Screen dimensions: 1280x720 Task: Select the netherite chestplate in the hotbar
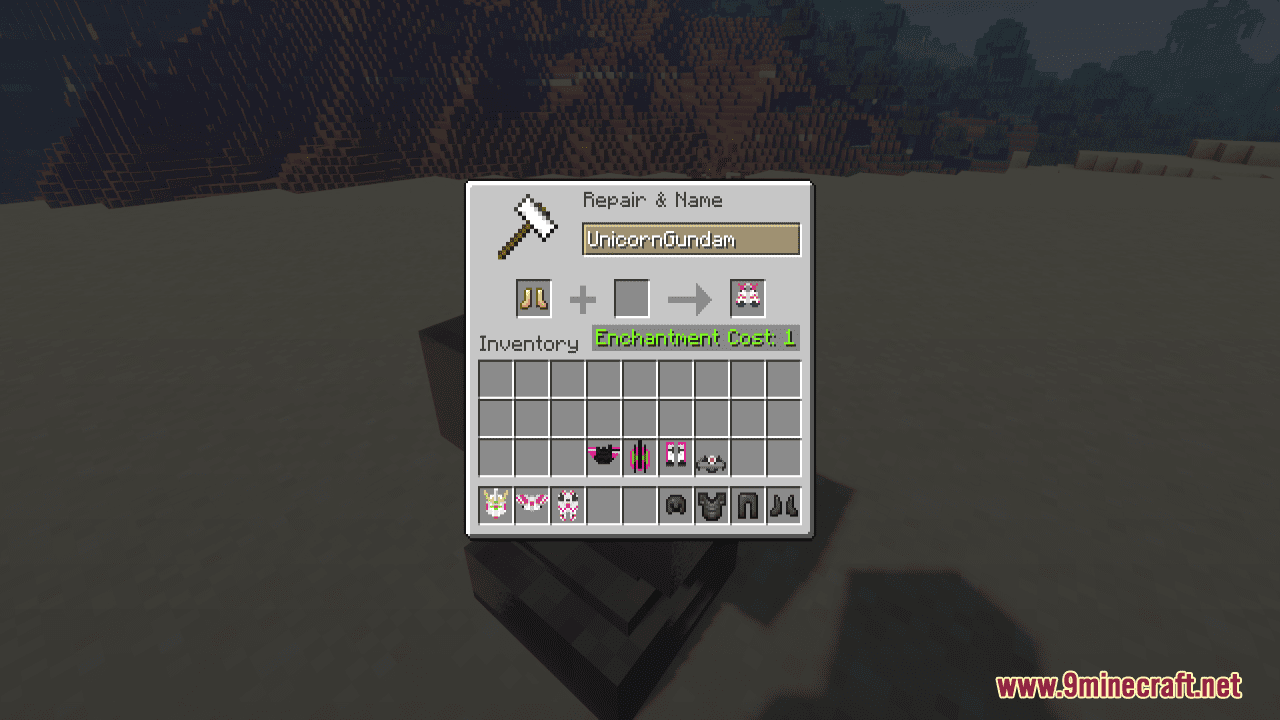pos(712,505)
